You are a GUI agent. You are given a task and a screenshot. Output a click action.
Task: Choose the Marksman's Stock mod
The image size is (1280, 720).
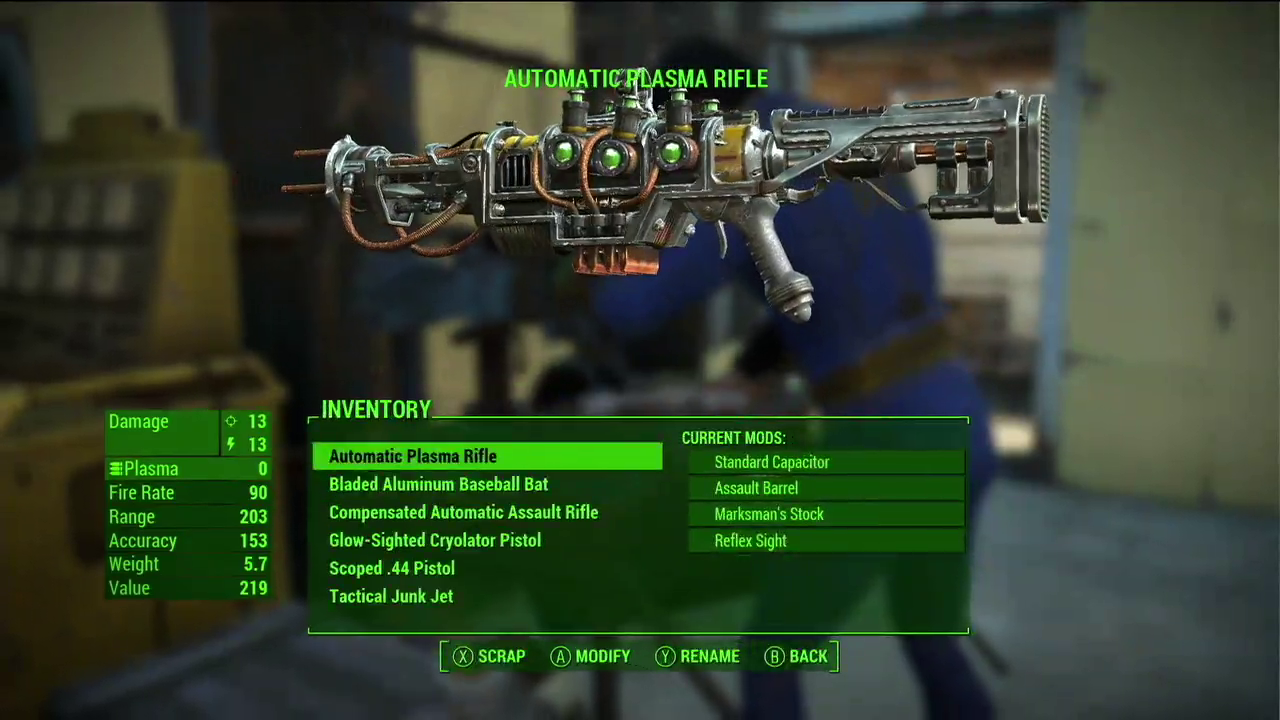click(x=826, y=514)
